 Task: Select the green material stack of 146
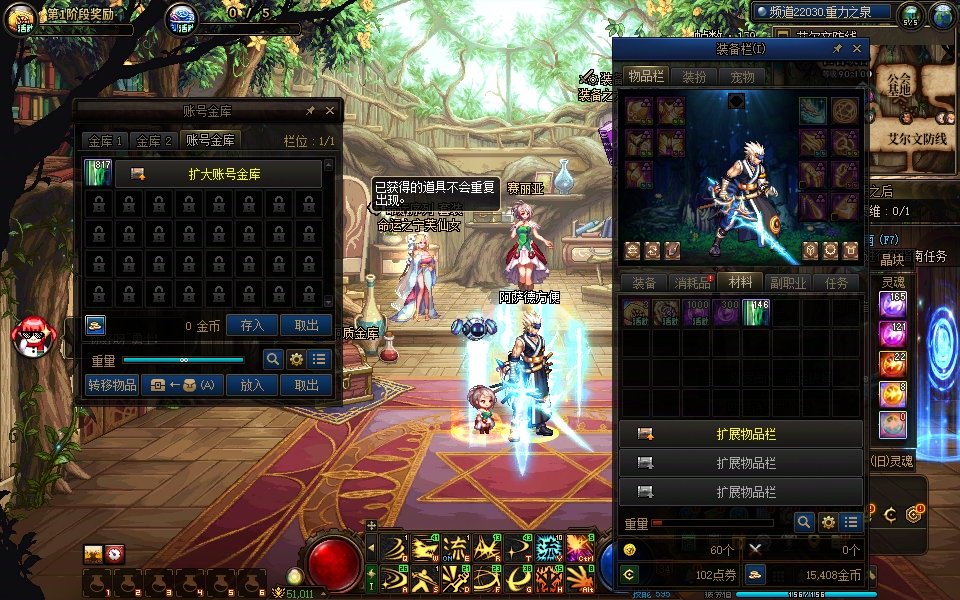click(x=756, y=313)
